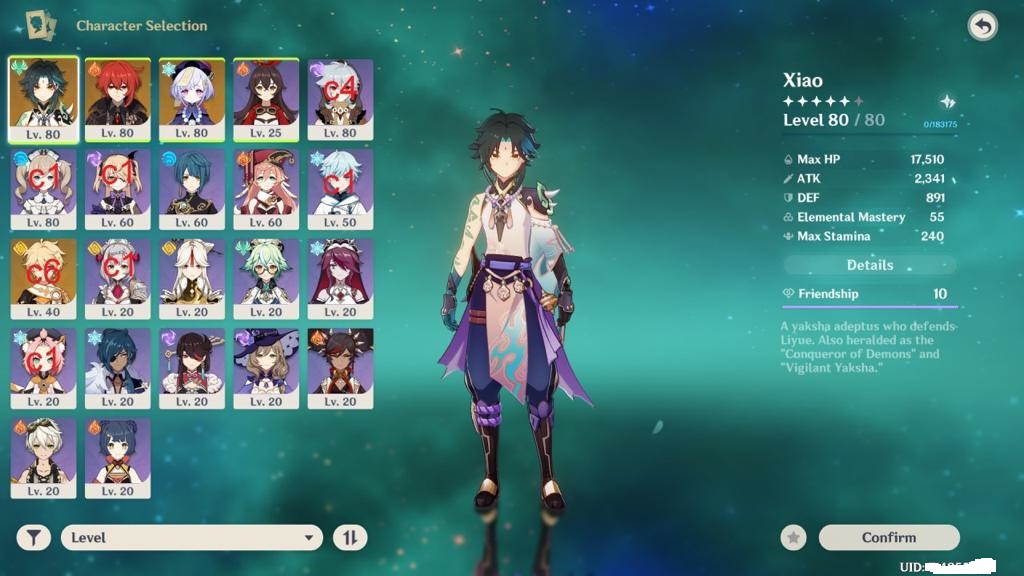Click the star icon beside Confirm
The height and width of the screenshot is (576, 1024).
[x=794, y=538]
